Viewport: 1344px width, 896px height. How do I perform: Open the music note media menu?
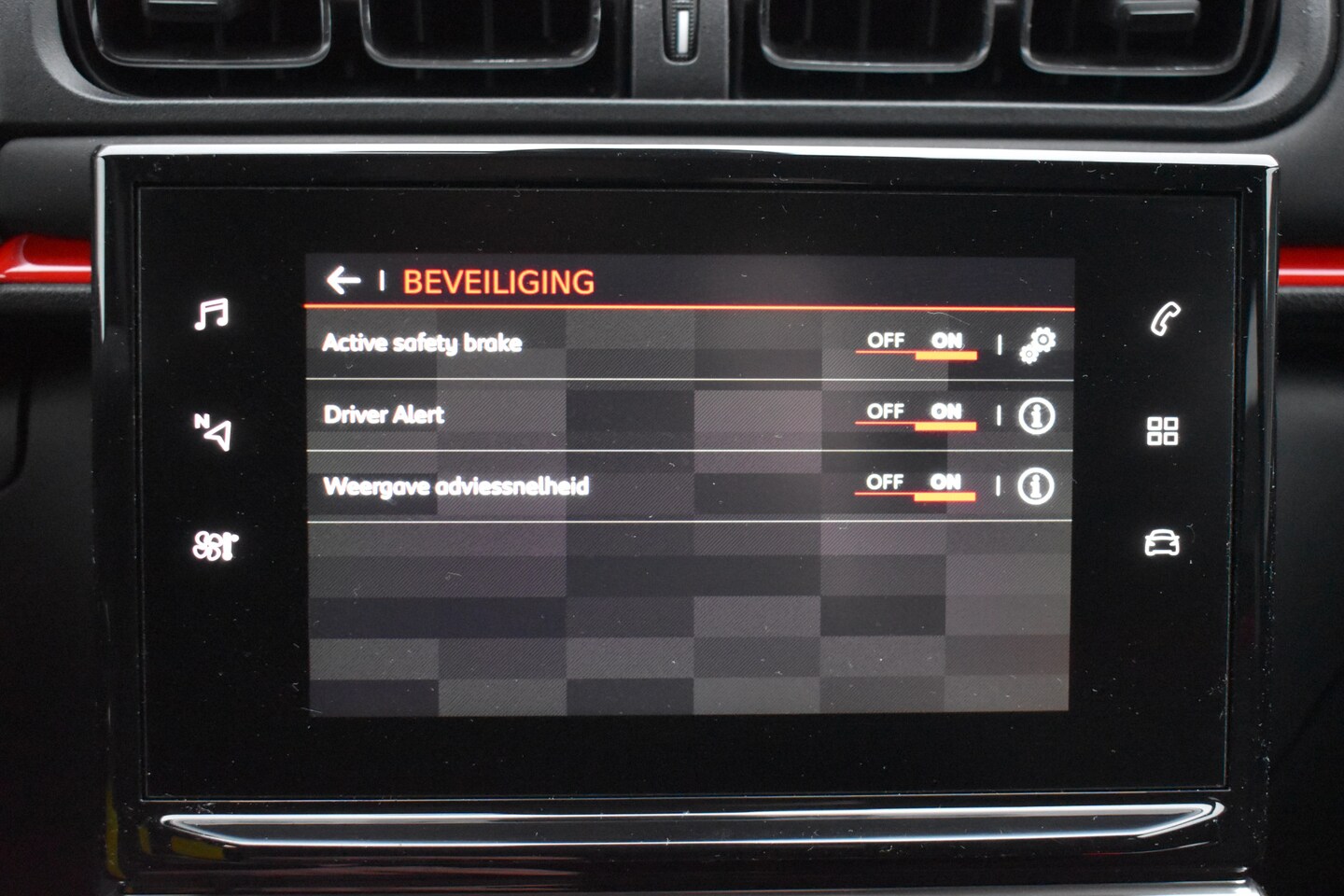pyautogui.click(x=212, y=315)
